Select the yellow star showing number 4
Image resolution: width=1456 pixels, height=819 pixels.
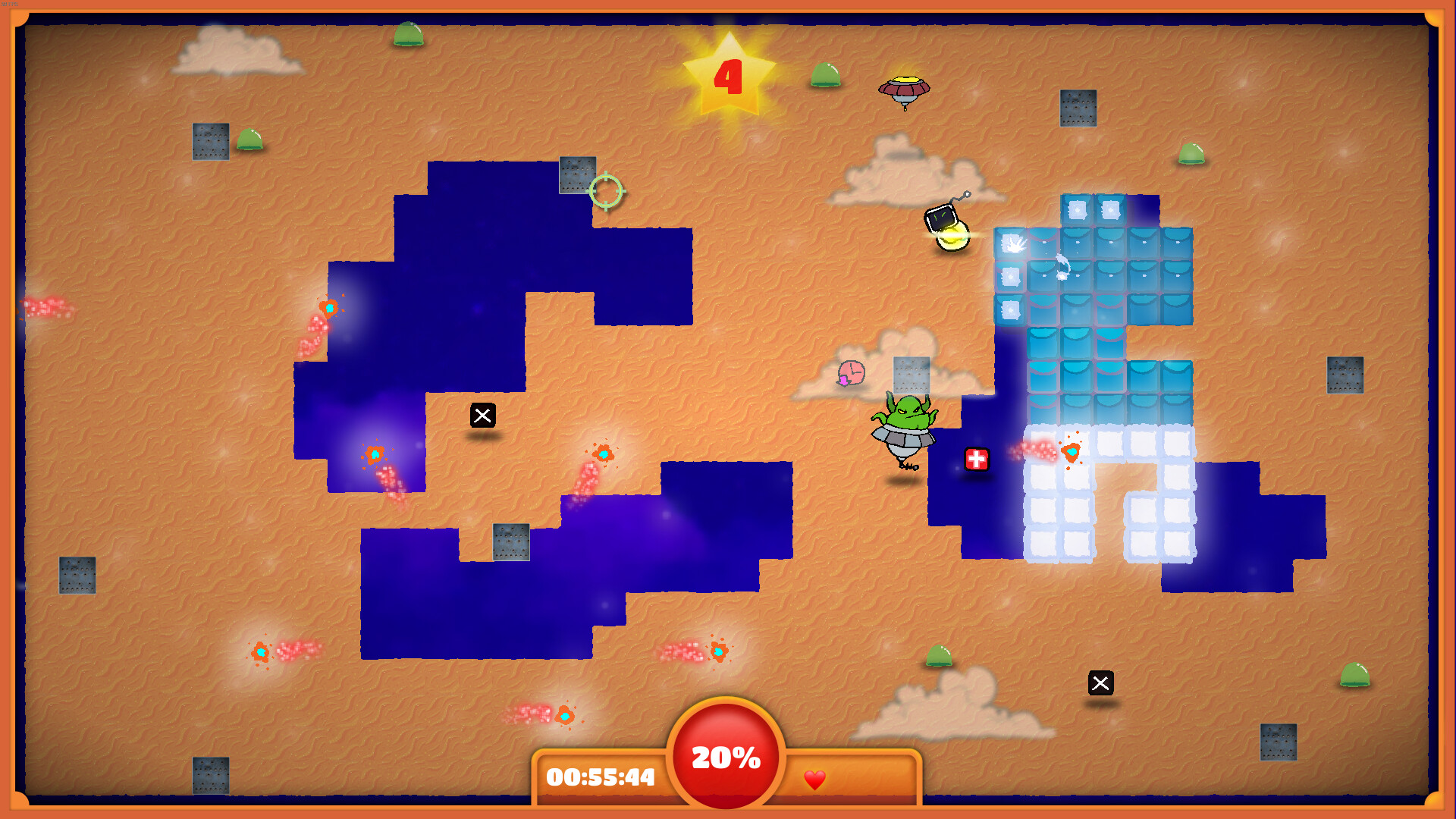pyautogui.click(x=728, y=76)
